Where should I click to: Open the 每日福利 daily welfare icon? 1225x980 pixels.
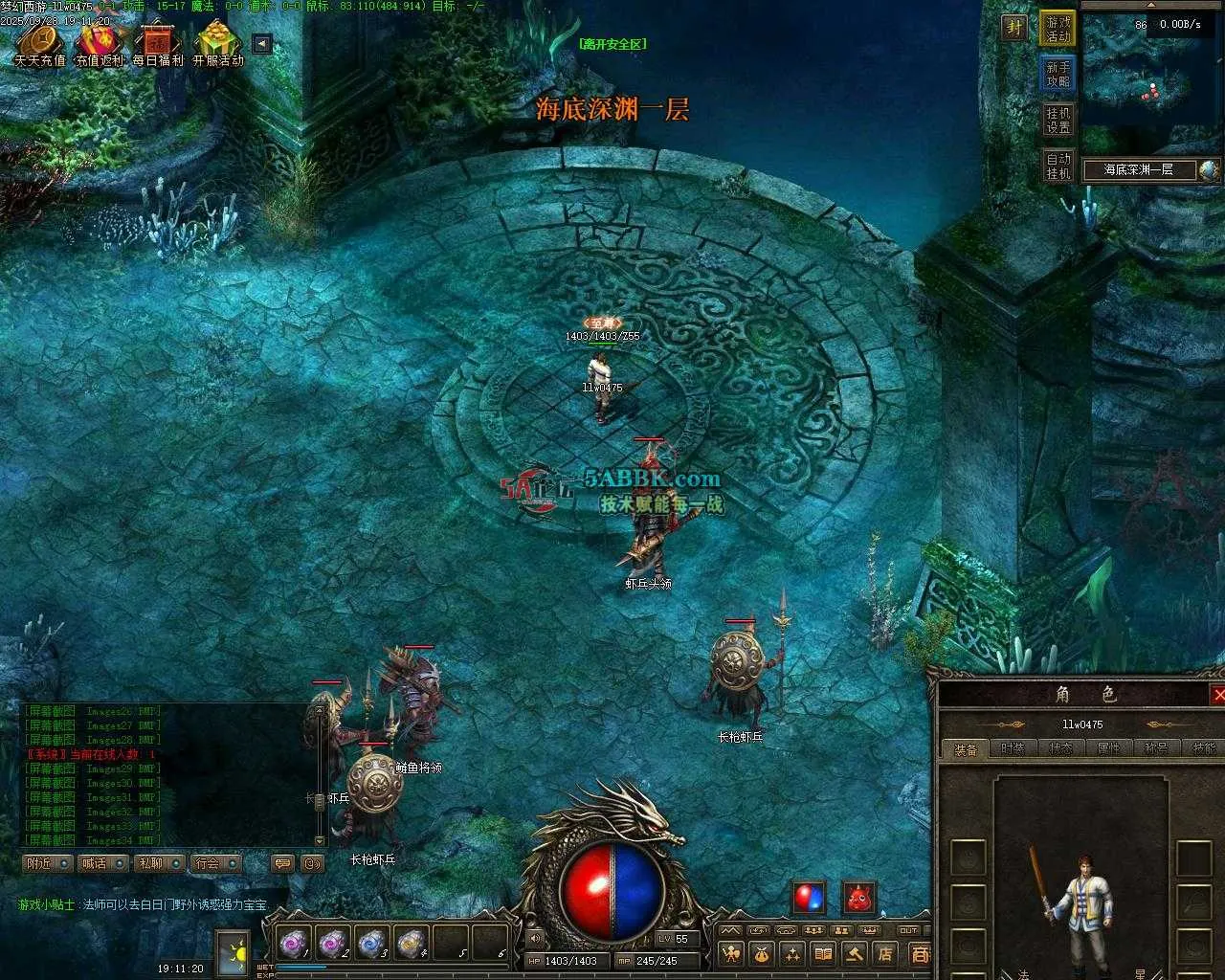point(158,45)
